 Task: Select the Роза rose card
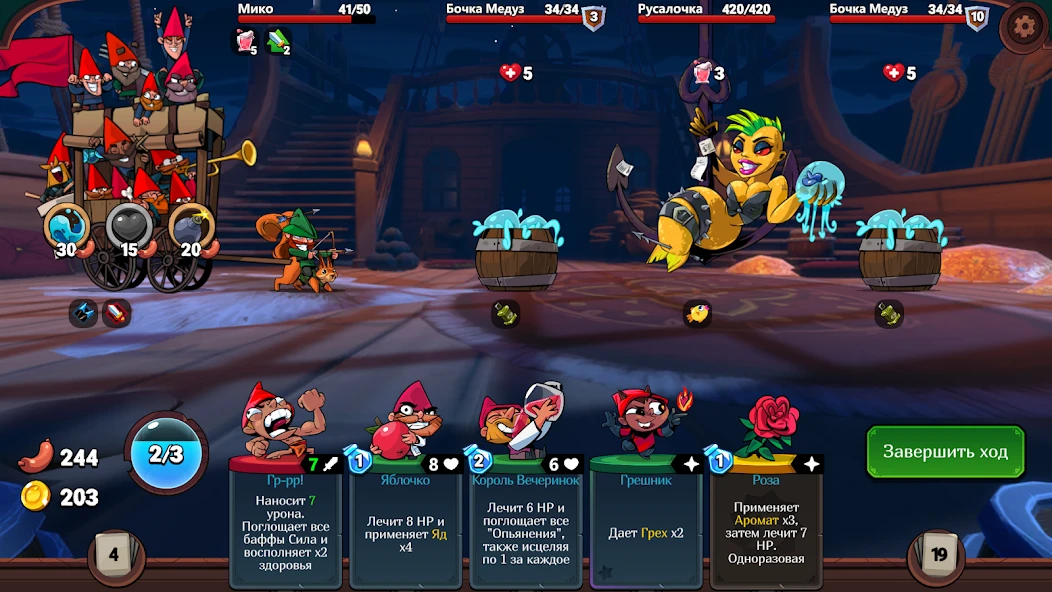766,510
